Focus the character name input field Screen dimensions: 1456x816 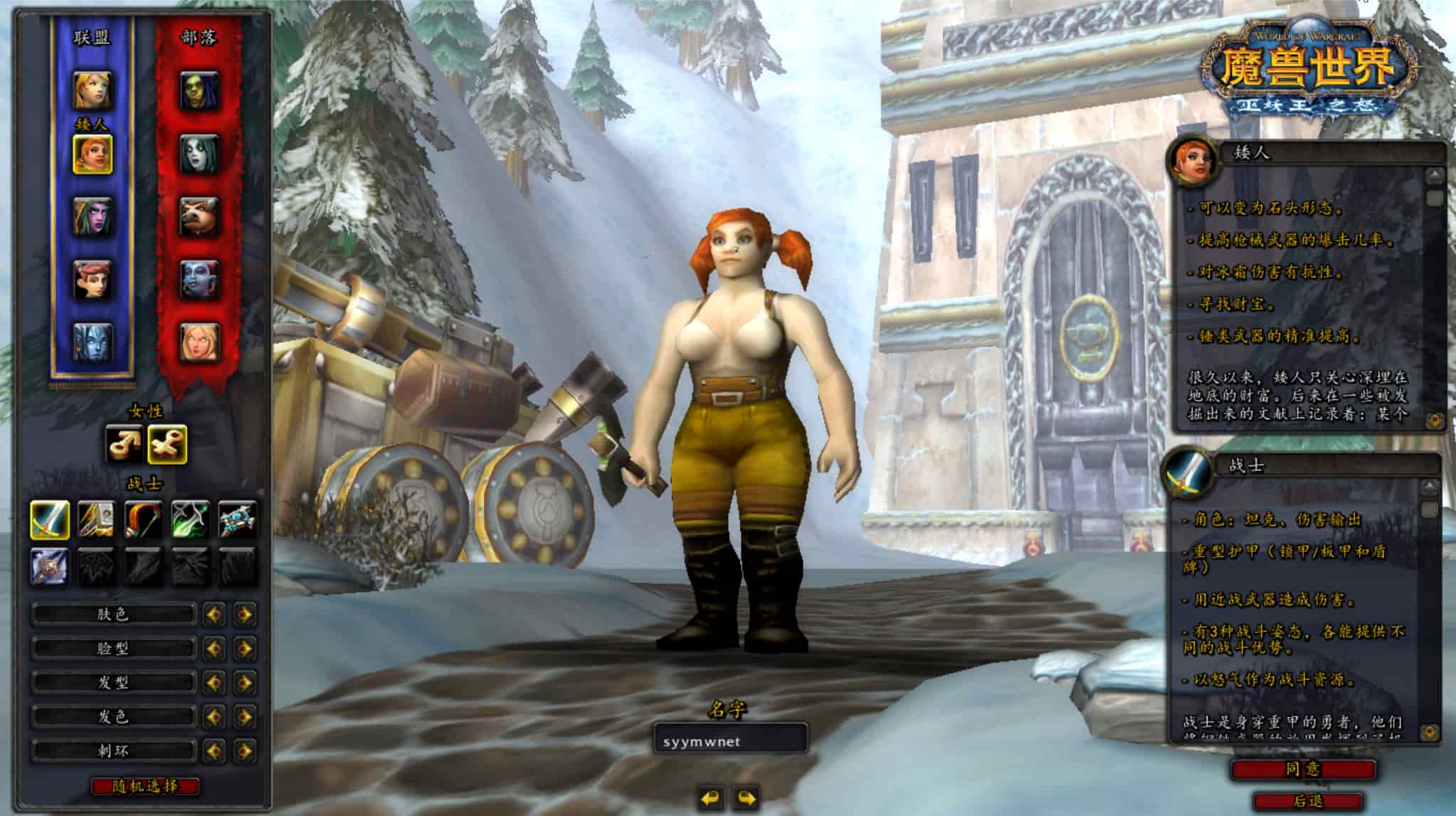coord(730,741)
